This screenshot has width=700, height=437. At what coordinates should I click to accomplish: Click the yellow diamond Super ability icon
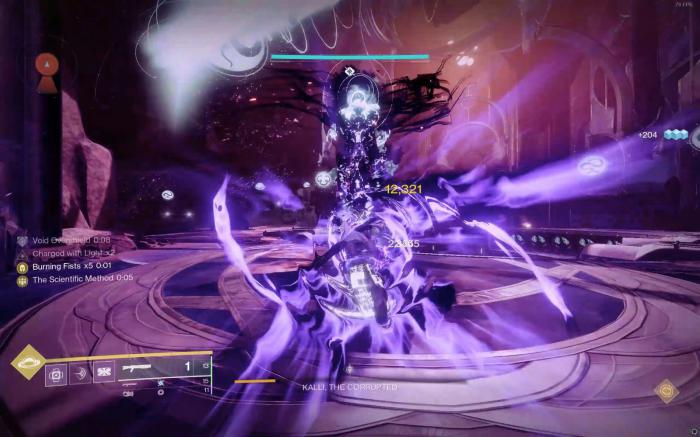click(27, 361)
